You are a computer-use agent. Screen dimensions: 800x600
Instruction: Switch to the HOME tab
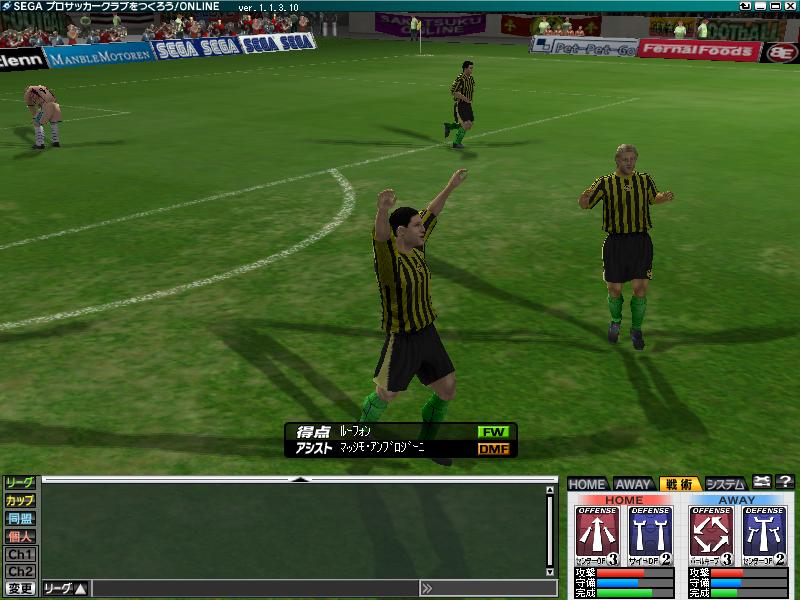tap(588, 484)
